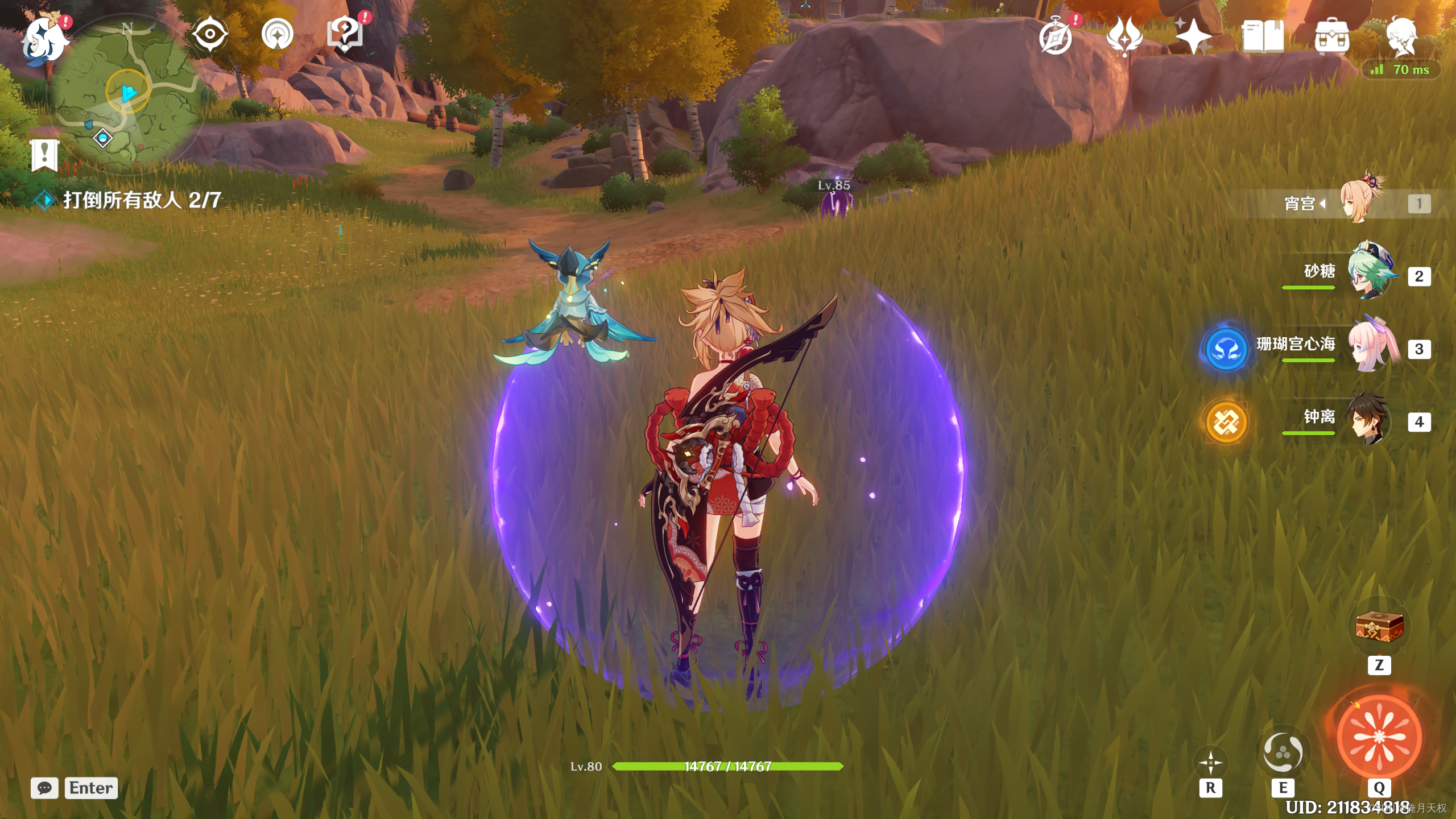Activate the elemental skill swirl icon
This screenshot has width=1456, height=819.
point(1283,752)
